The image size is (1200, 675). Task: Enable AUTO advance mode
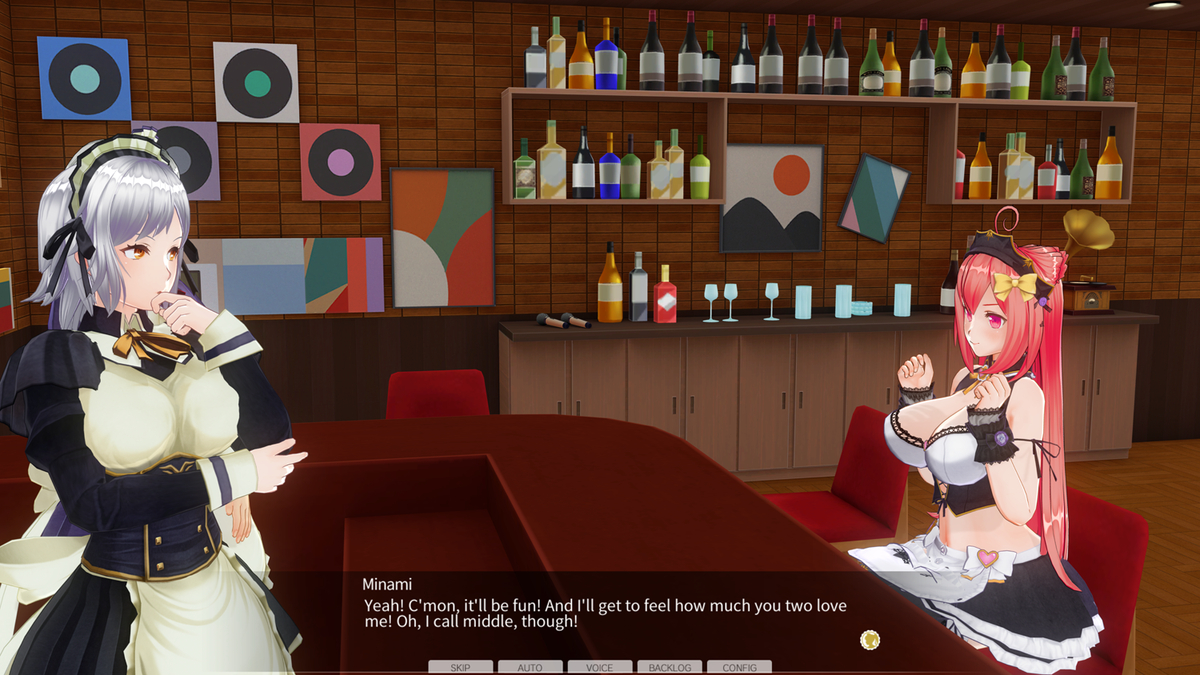pyautogui.click(x=530, y=667)
